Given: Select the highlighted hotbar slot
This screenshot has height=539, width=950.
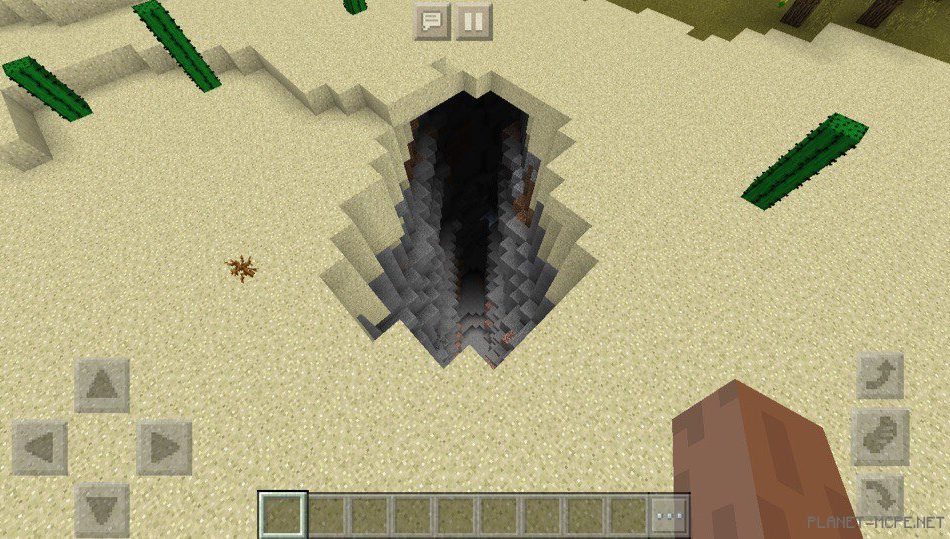Looking at the screenshot, I should pyautogui.click(x=283, y=516).
